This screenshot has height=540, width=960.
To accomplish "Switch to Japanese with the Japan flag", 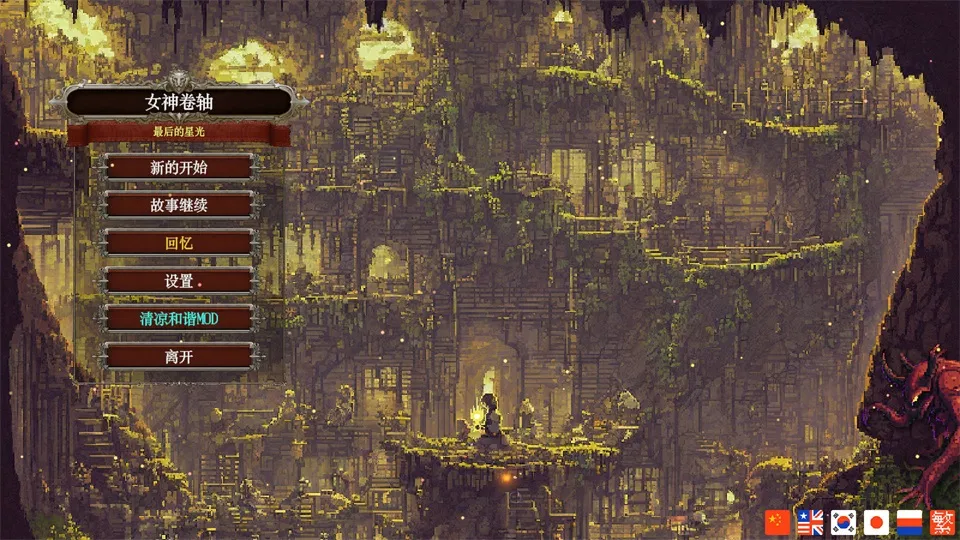I will pyautogui.click(x=876, y=521).
